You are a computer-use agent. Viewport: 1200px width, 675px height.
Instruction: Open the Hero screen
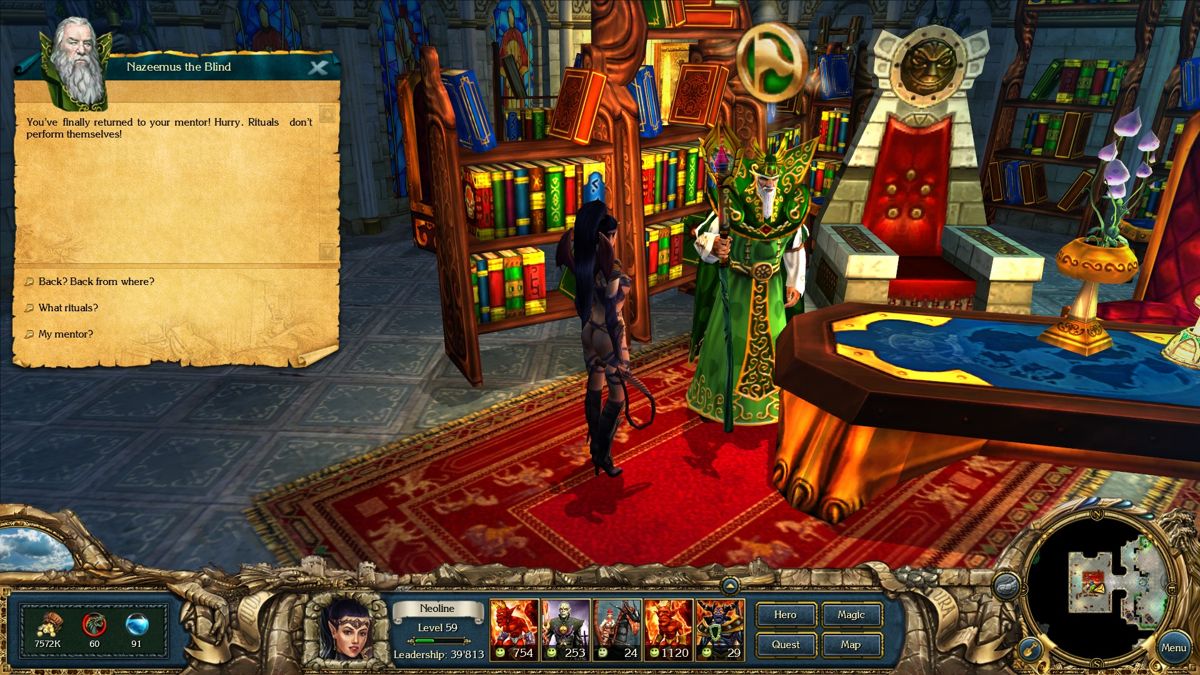[786, 615]
